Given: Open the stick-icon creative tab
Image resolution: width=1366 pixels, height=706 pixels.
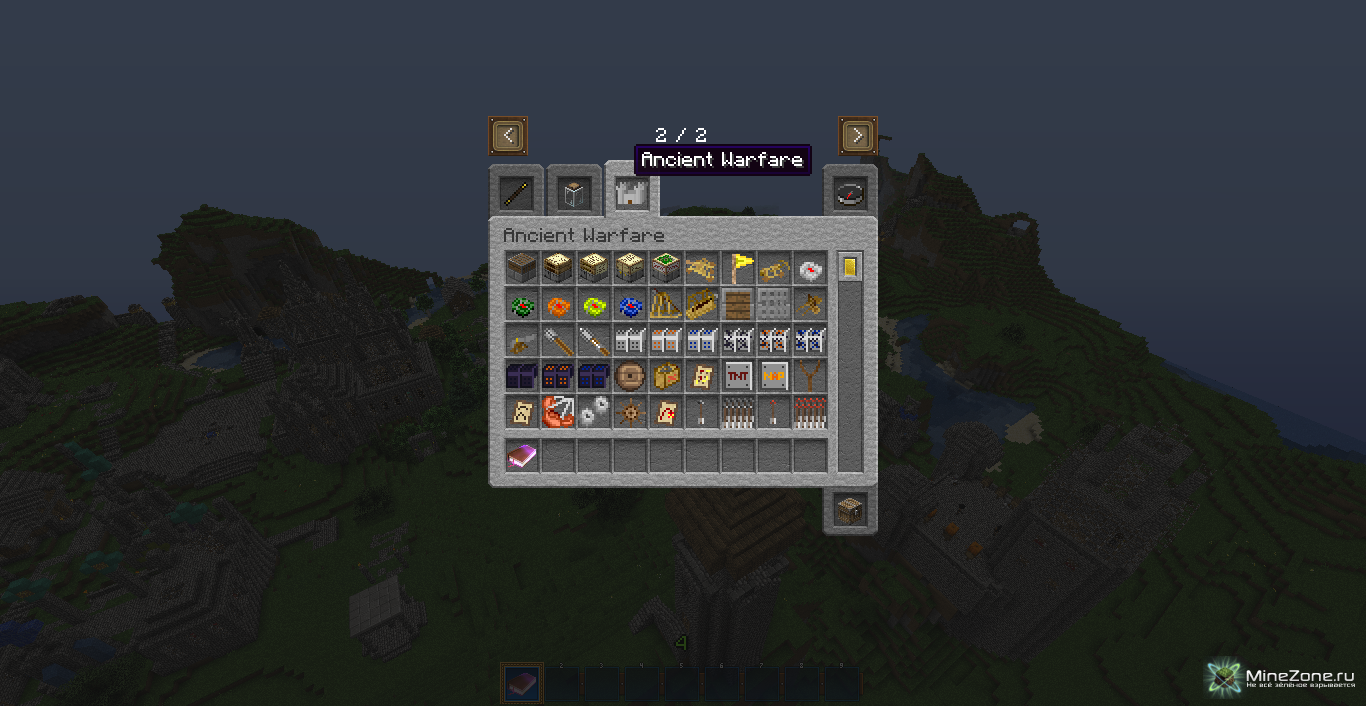Looking at the screenshot, I should [516, 193].
